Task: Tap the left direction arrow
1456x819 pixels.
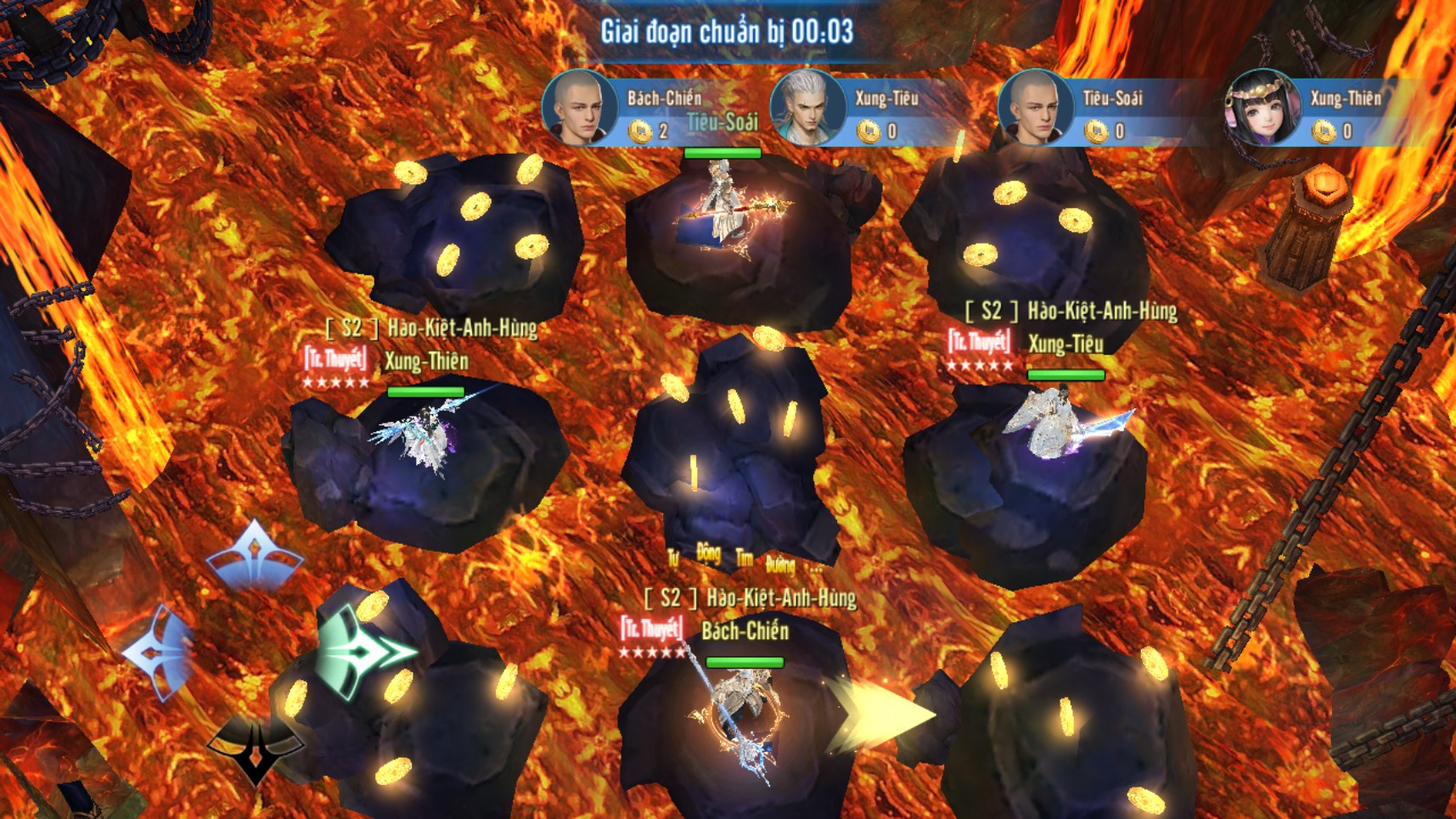Action: 160,652
